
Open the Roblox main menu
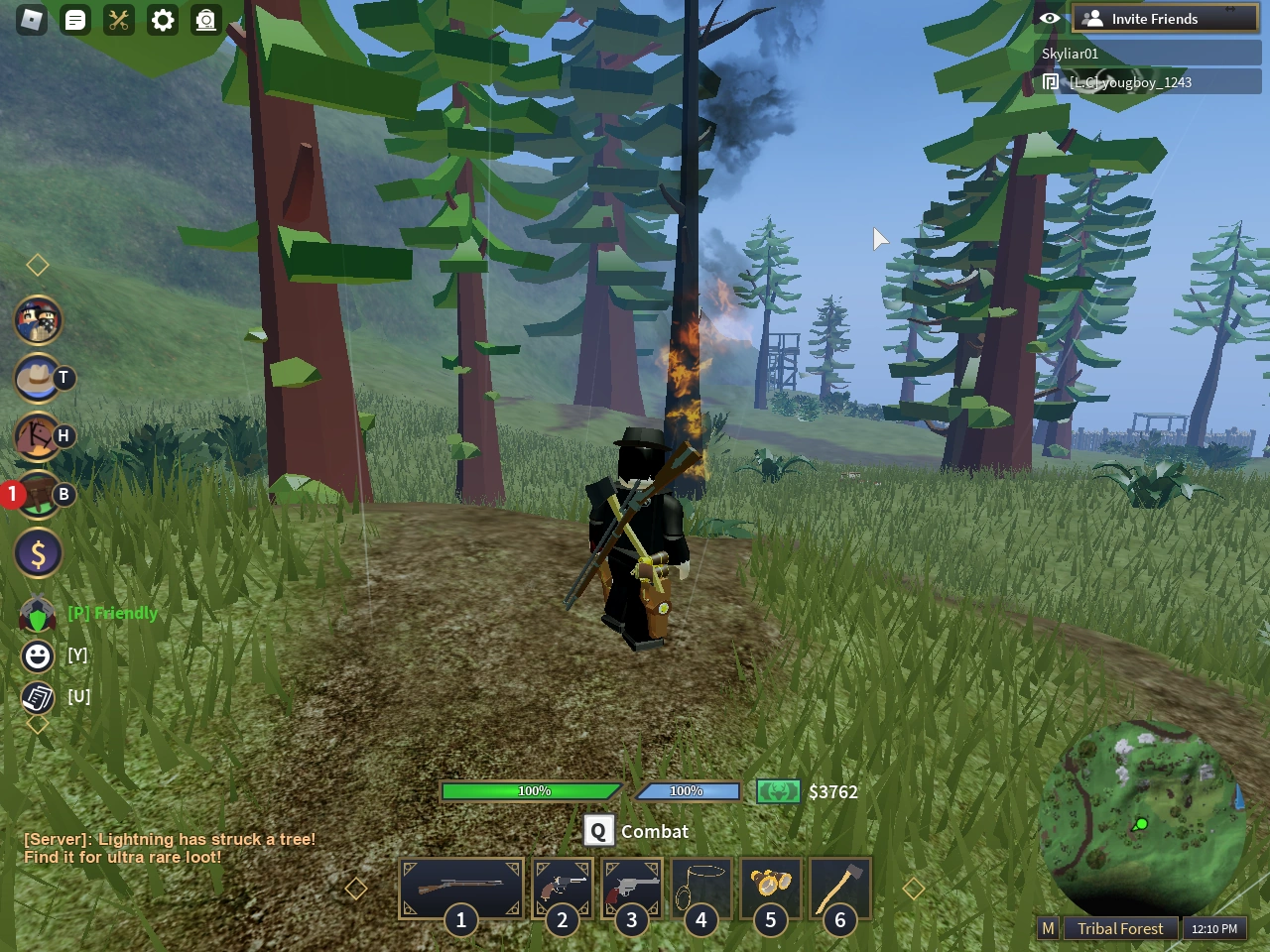(31, 20)
